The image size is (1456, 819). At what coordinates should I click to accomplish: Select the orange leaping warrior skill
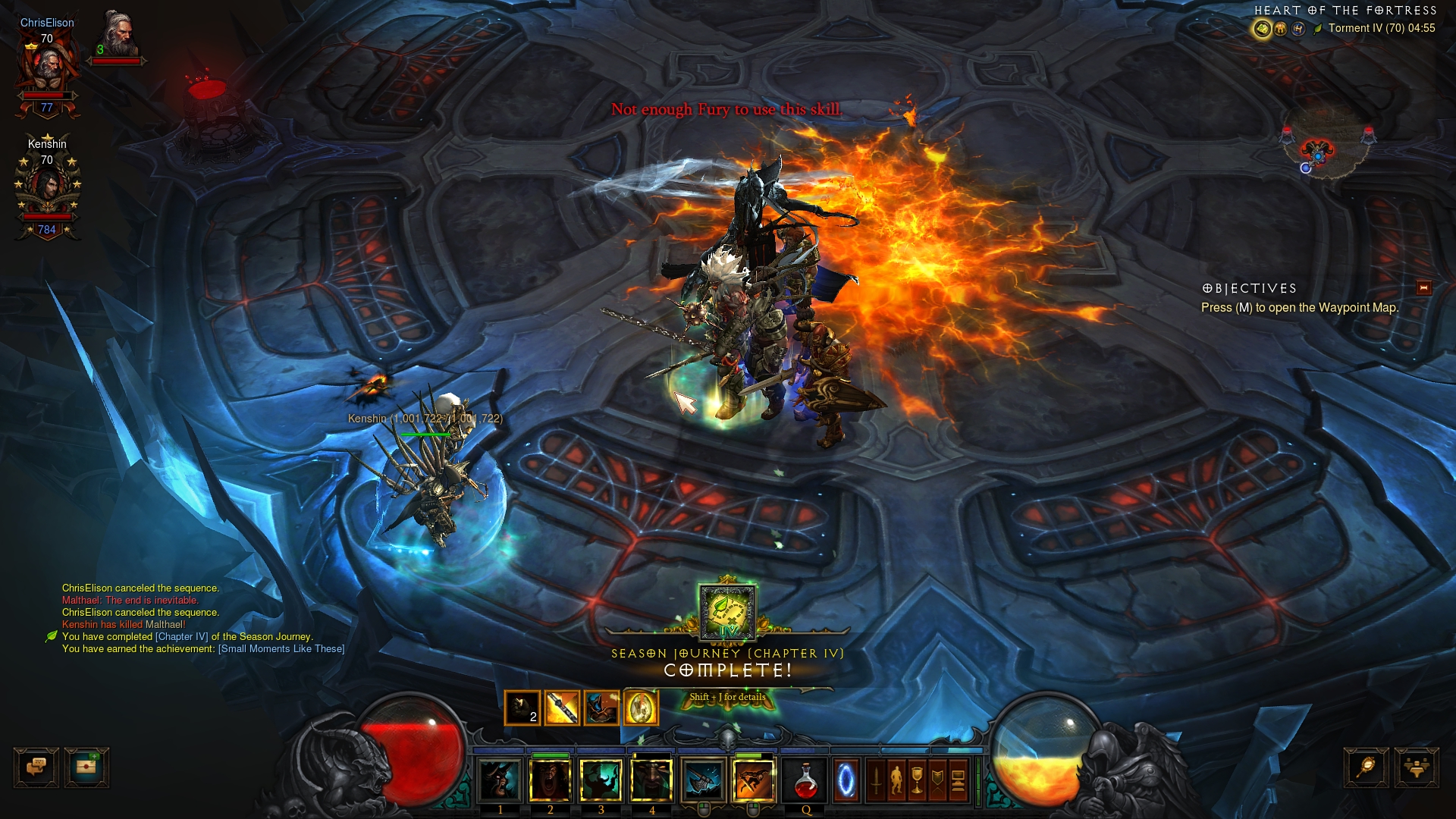754,780
